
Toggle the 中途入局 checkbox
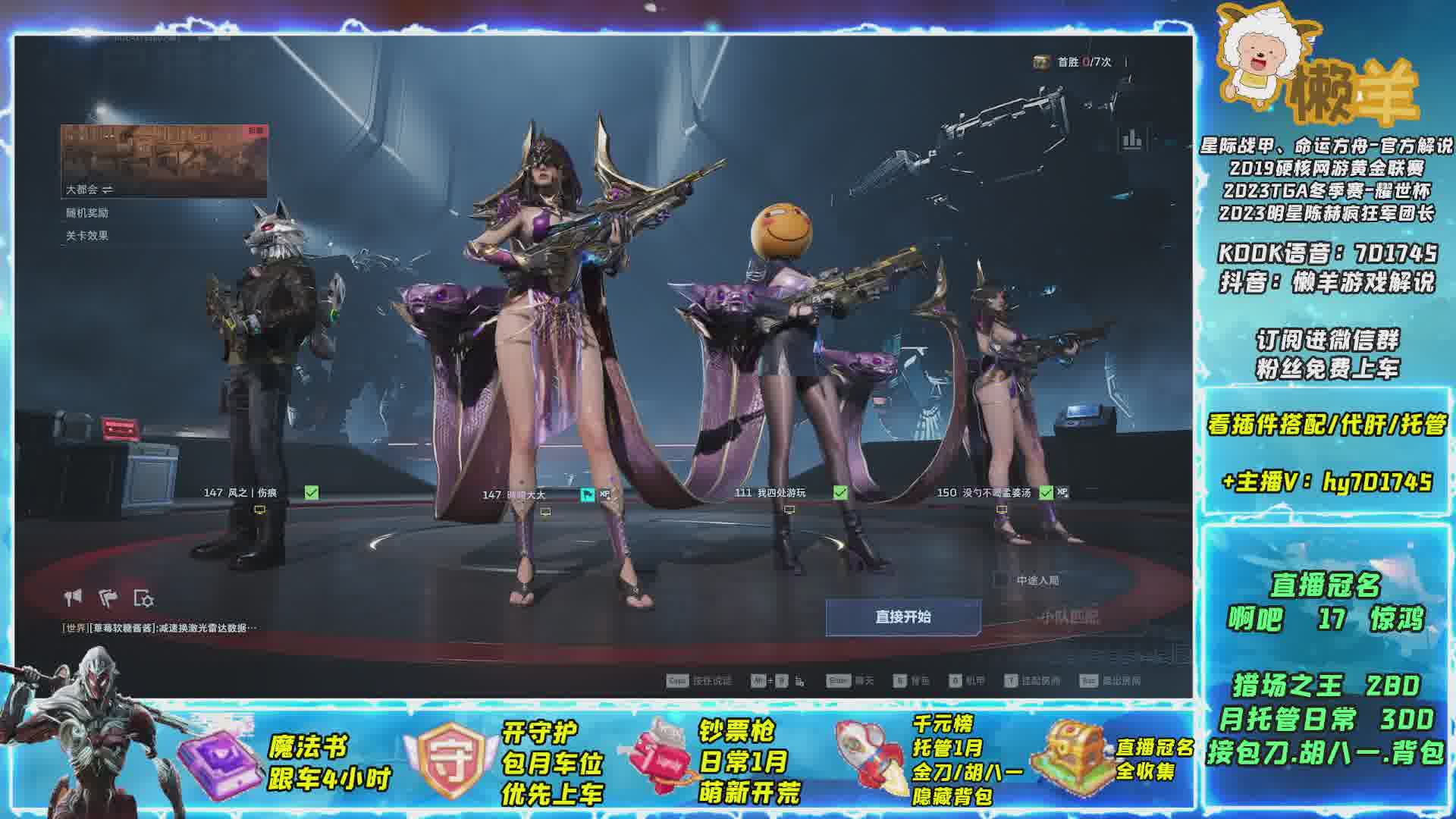[x=1001, y=580]
